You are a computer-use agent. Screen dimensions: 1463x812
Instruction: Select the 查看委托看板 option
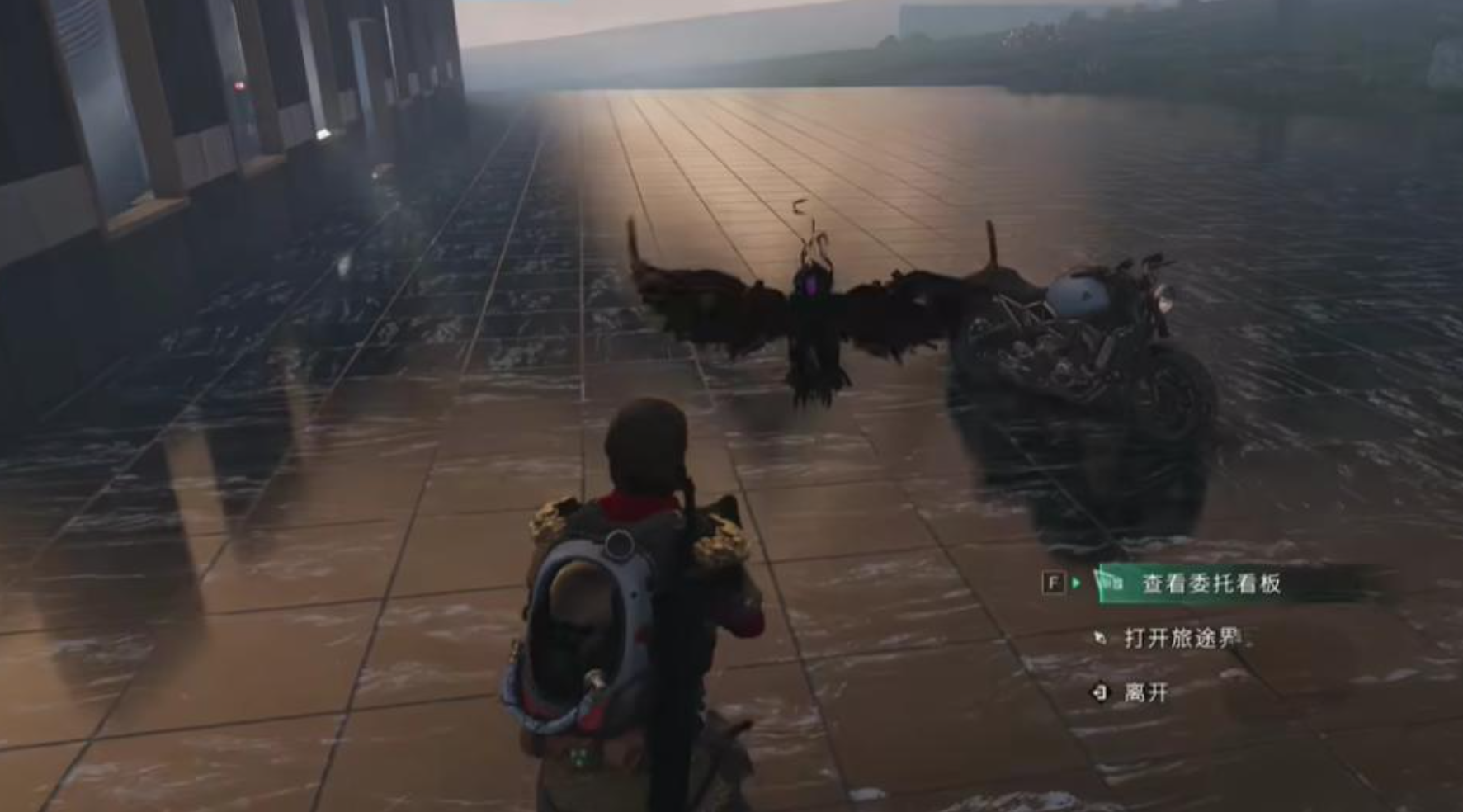tap(1211, 584)
